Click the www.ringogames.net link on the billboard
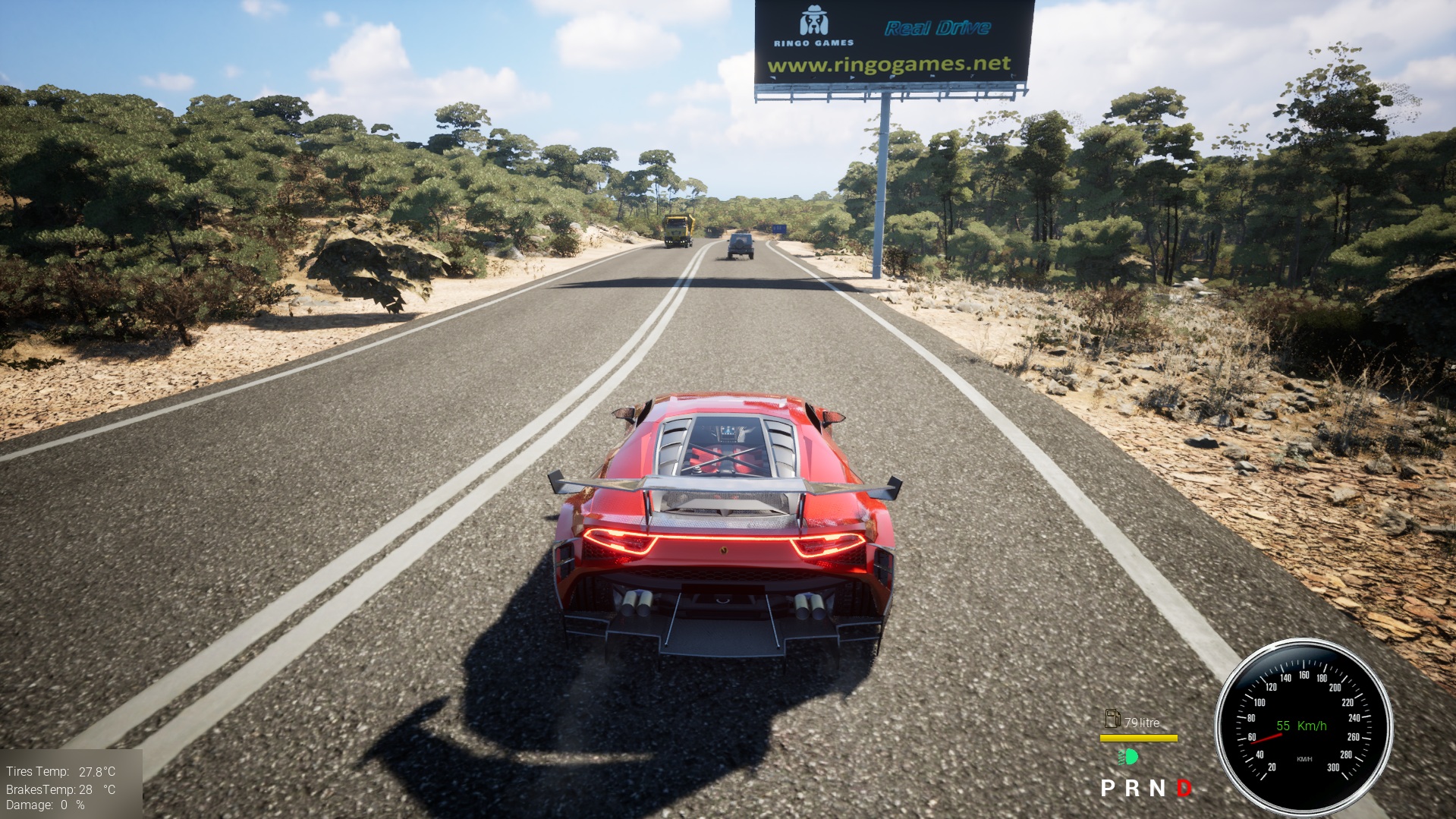Image resolution: width=1456 pixels, height=819 pixels. click(x=888, y=67)
